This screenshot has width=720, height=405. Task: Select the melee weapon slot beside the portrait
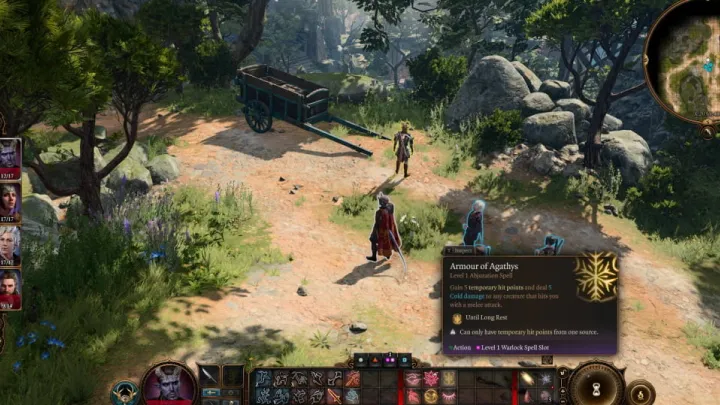[209, 376]
